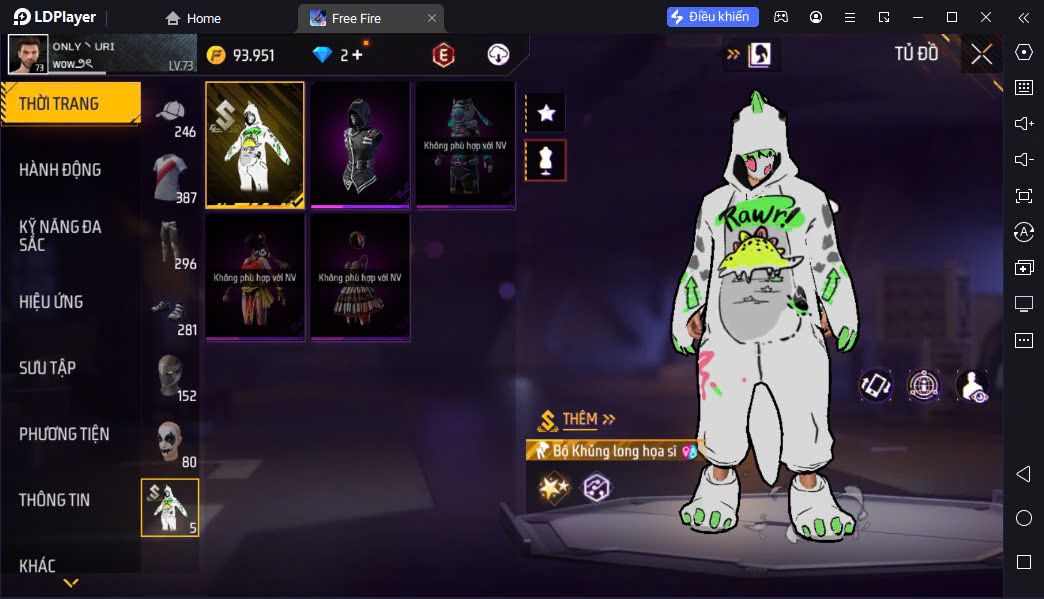The width and height of the screenshot is (1044, 599).
Task: Click the star favorites filter button
Action: pyautogui.click(x=546, y=113)
